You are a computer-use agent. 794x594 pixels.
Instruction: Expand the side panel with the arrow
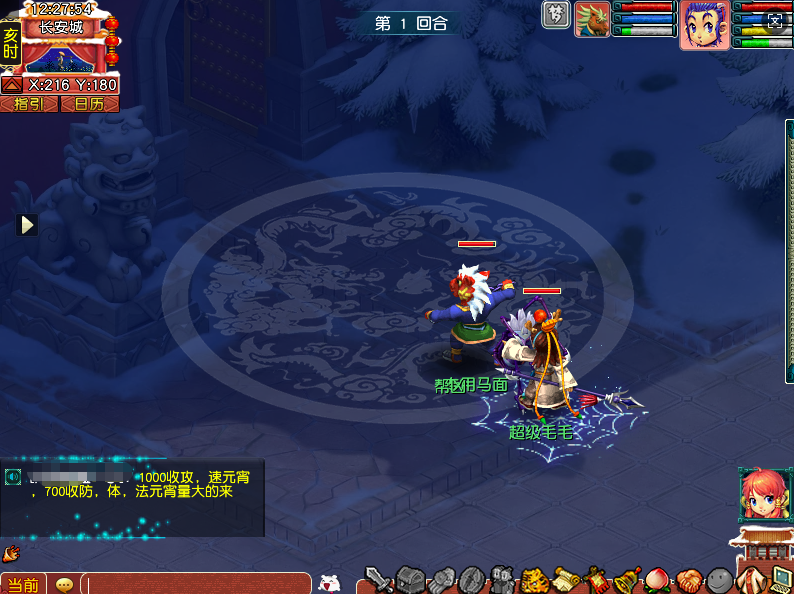point(28,225)
